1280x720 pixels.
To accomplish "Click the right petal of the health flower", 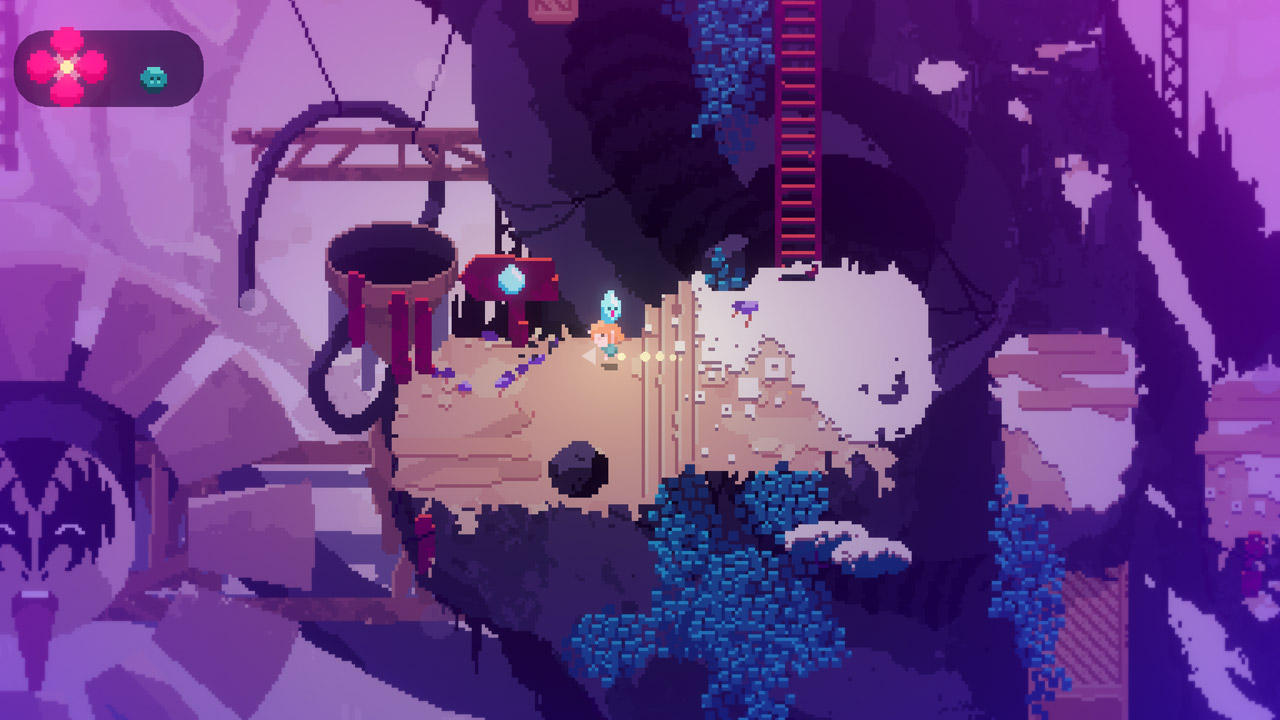I will [x=92, y=66].
